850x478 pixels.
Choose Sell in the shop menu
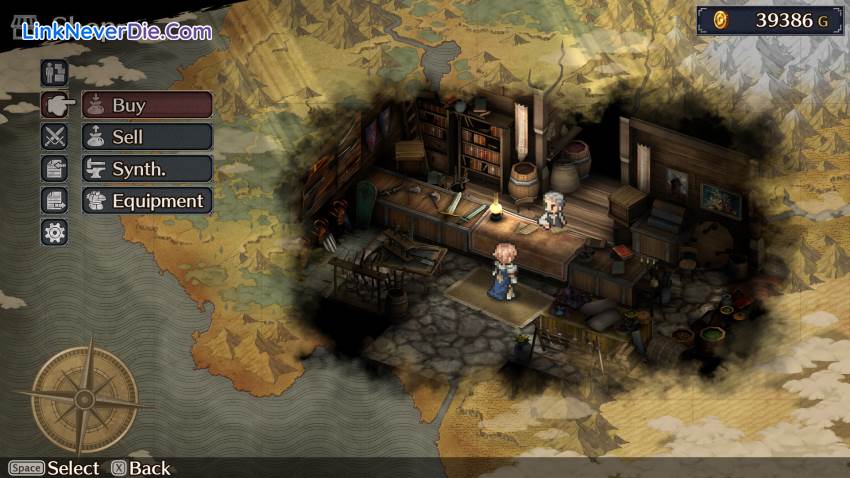(147, 137)
